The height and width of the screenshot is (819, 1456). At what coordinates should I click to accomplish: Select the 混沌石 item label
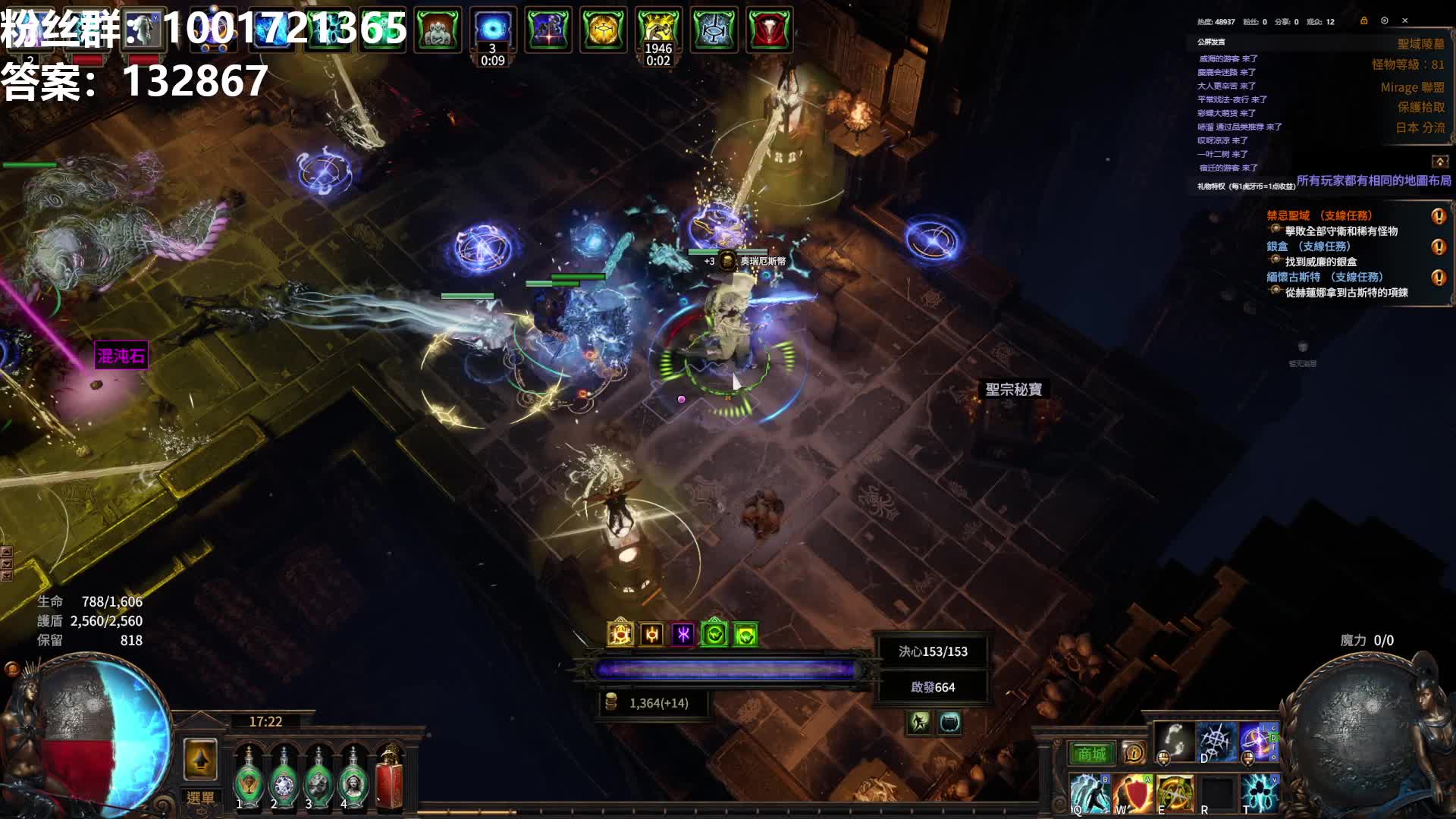(x=121, y=356)
